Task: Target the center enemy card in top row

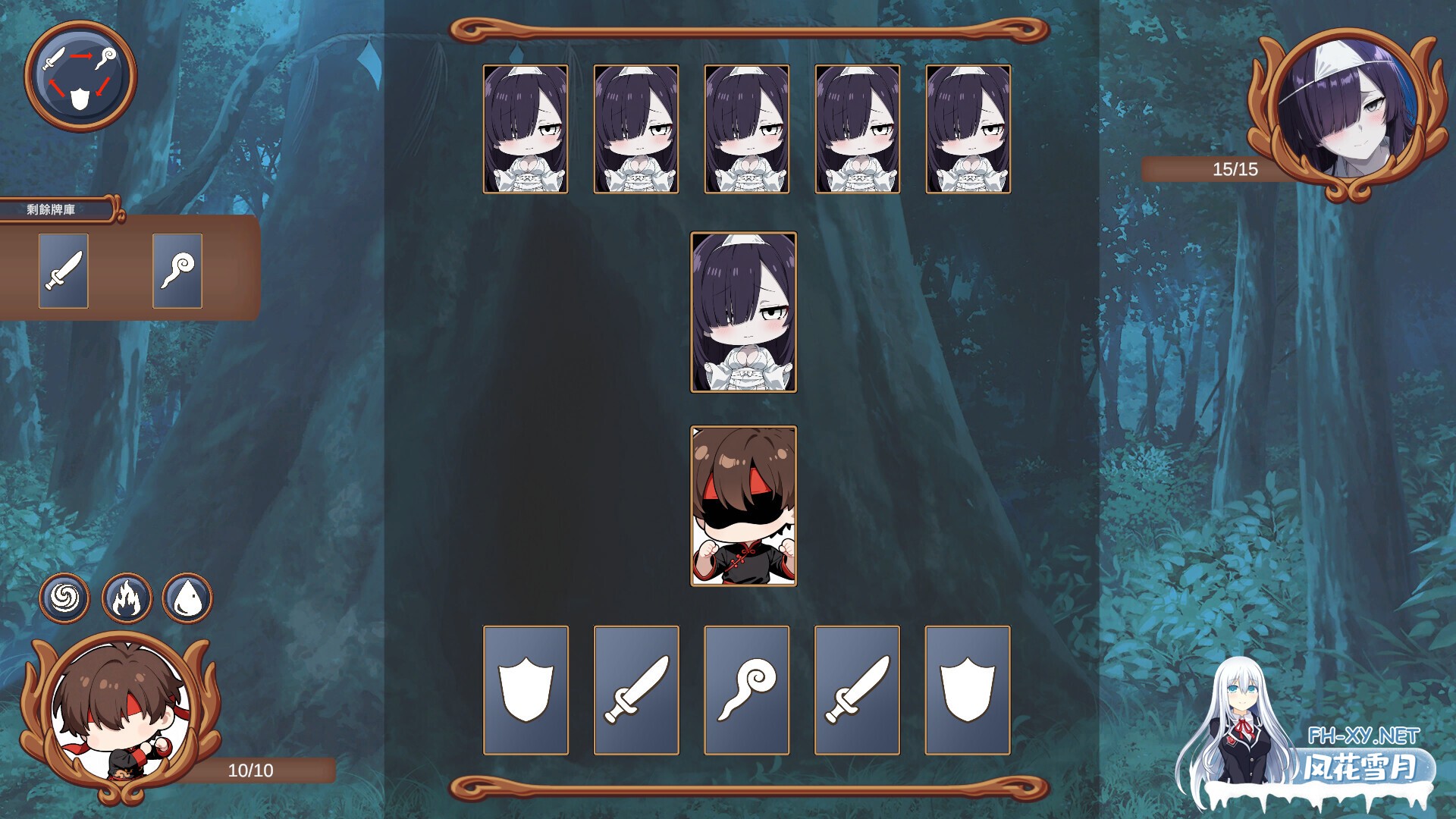Action: pyautogui.click(x=746, y=130)
